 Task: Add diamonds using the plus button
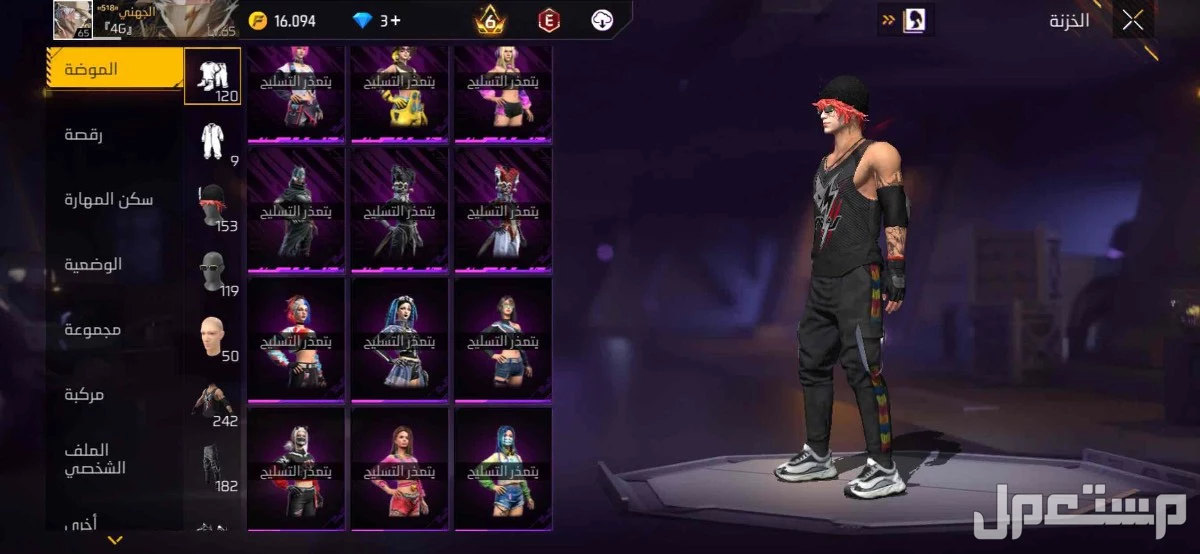click(396, 21)
